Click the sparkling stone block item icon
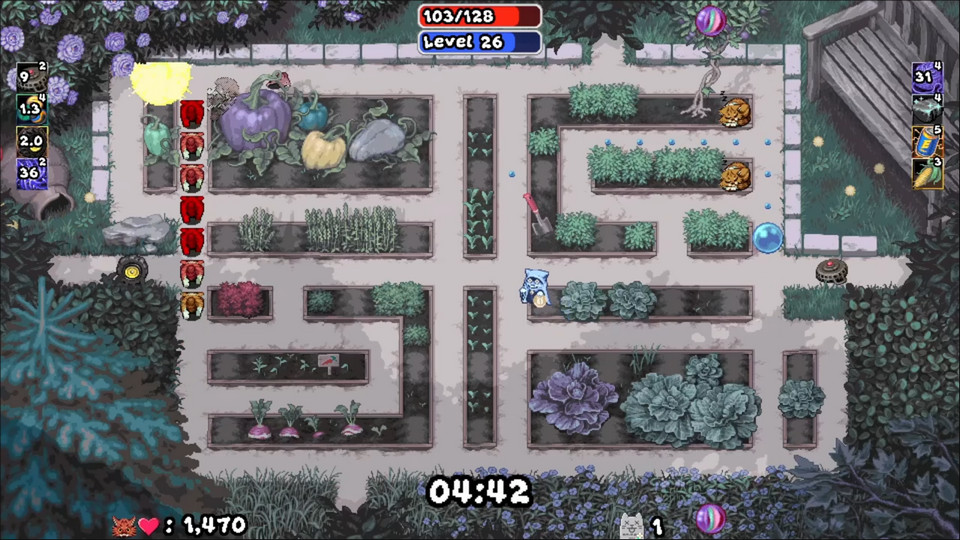The width and height of the screenshot is (960, 540). click(927, 108)
